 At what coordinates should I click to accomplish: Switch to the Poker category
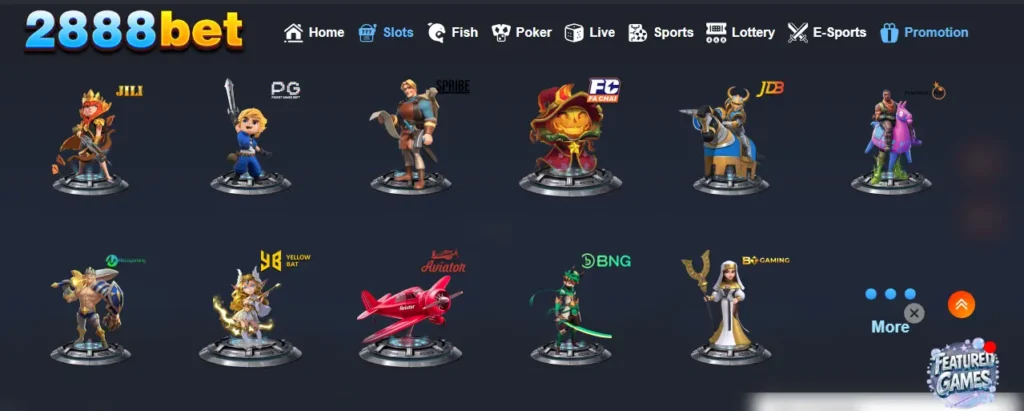[522, 32]
